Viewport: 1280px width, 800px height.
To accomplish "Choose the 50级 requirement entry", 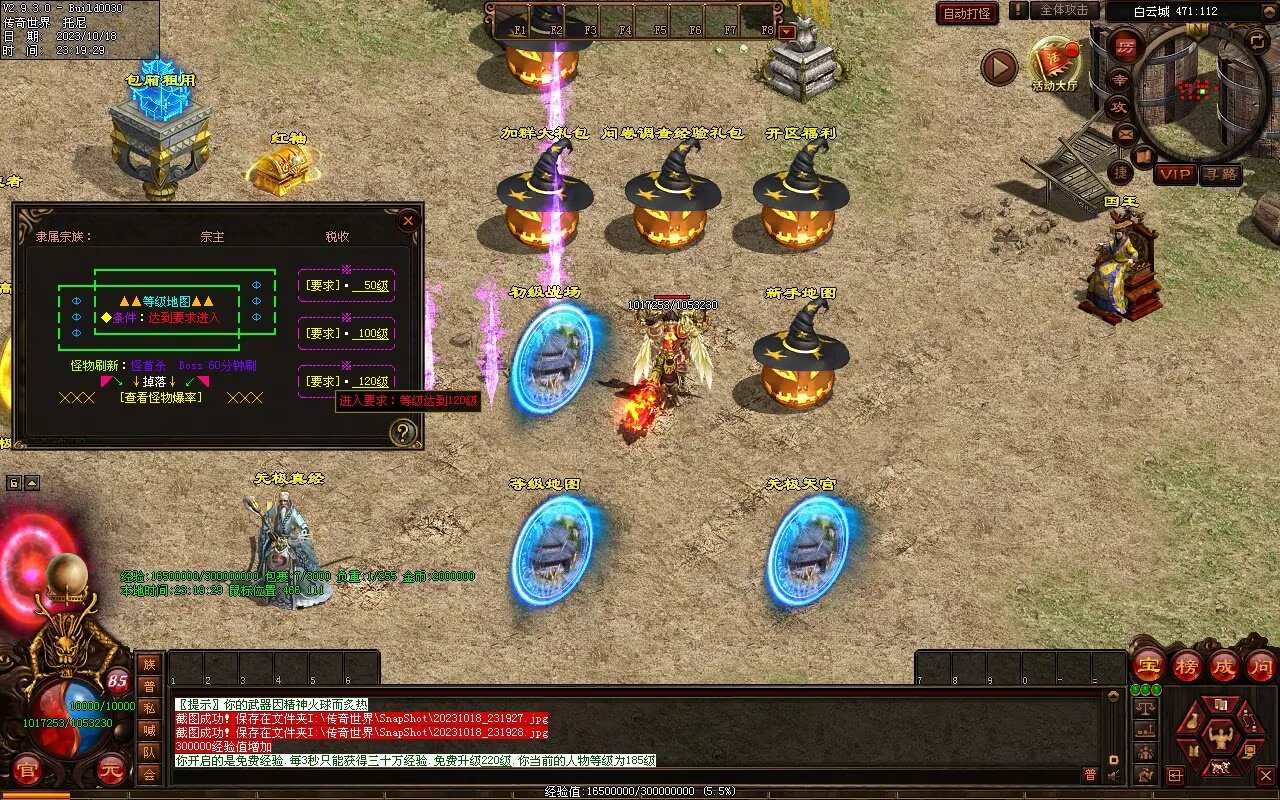I will click(x=346, y=285).
